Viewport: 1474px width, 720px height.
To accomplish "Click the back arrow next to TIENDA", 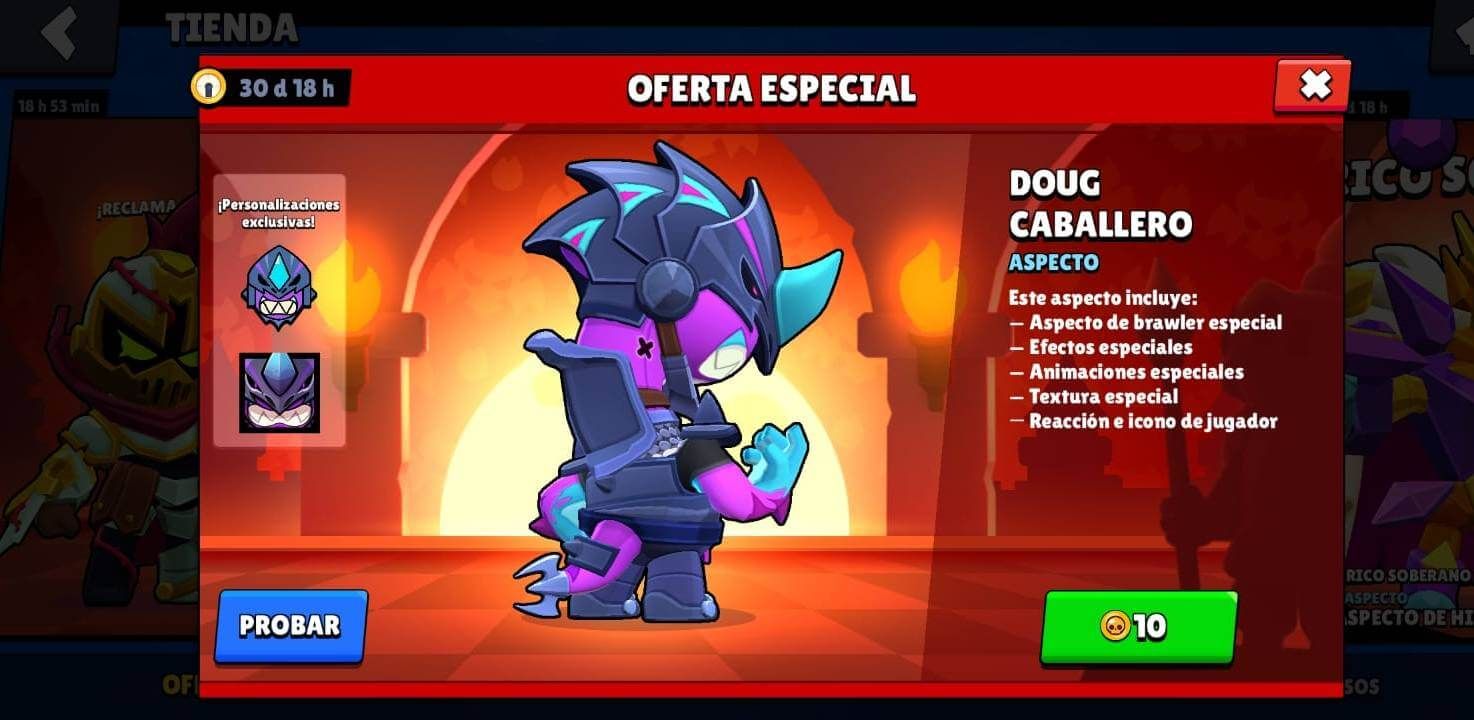I will coord(60,30).
